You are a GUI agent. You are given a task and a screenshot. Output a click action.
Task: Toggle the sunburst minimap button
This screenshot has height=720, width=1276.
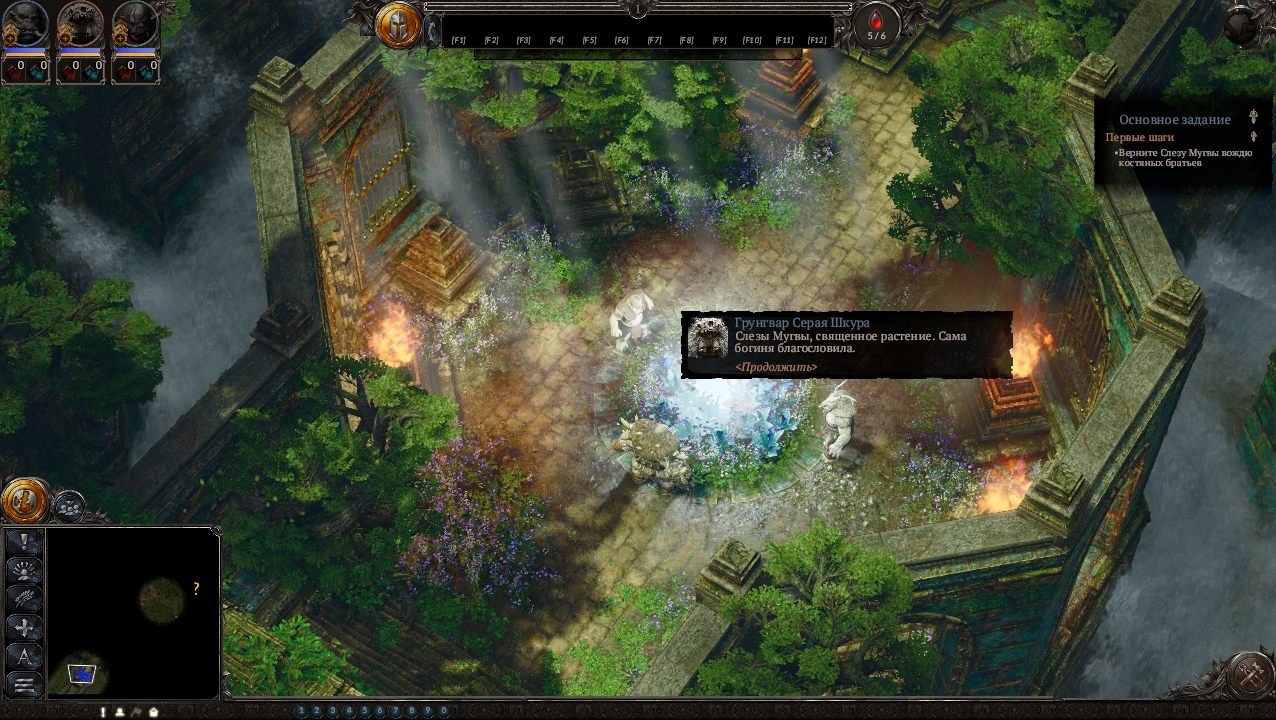coord(24,571)
